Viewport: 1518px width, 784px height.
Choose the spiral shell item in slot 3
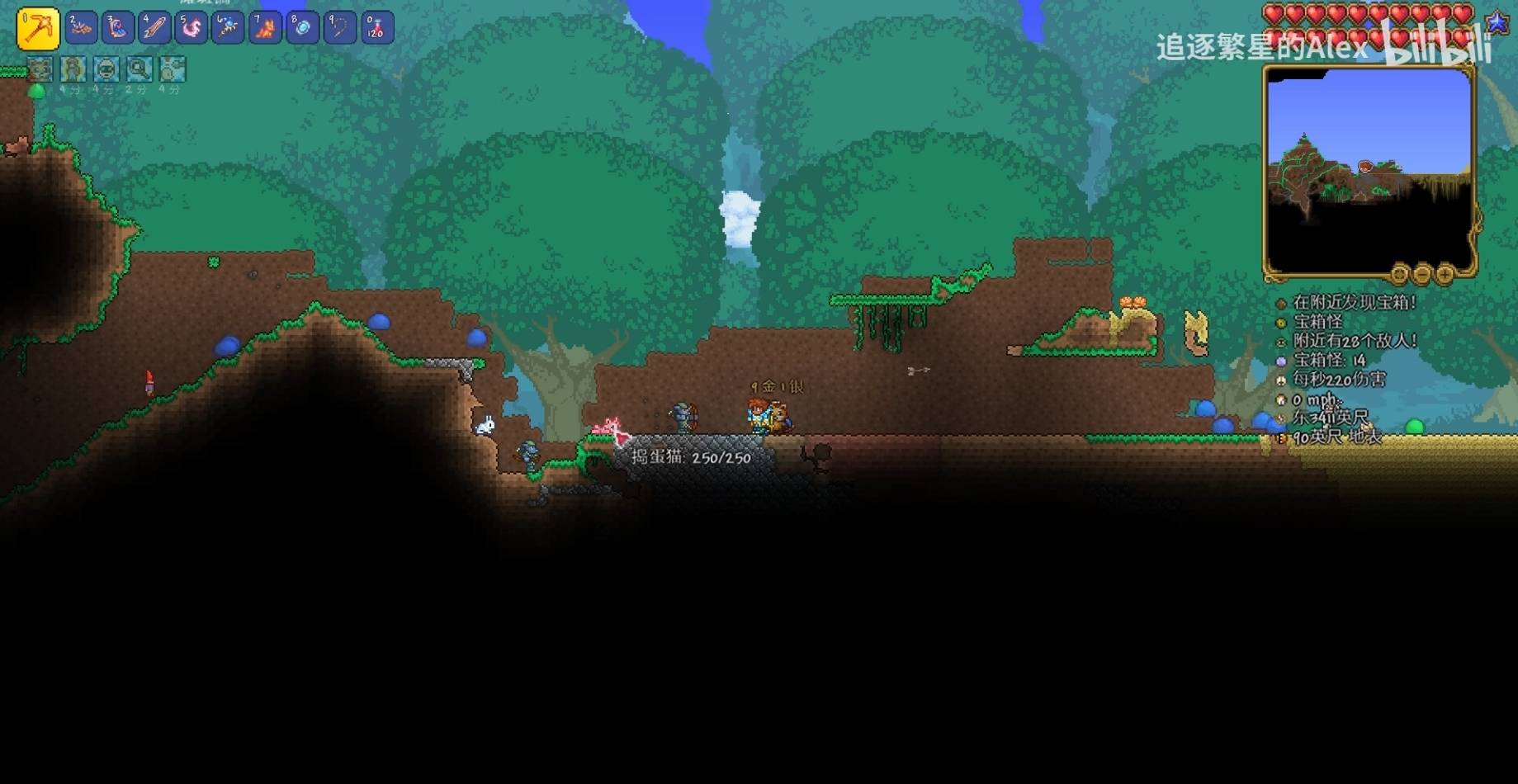click(117, 28)
